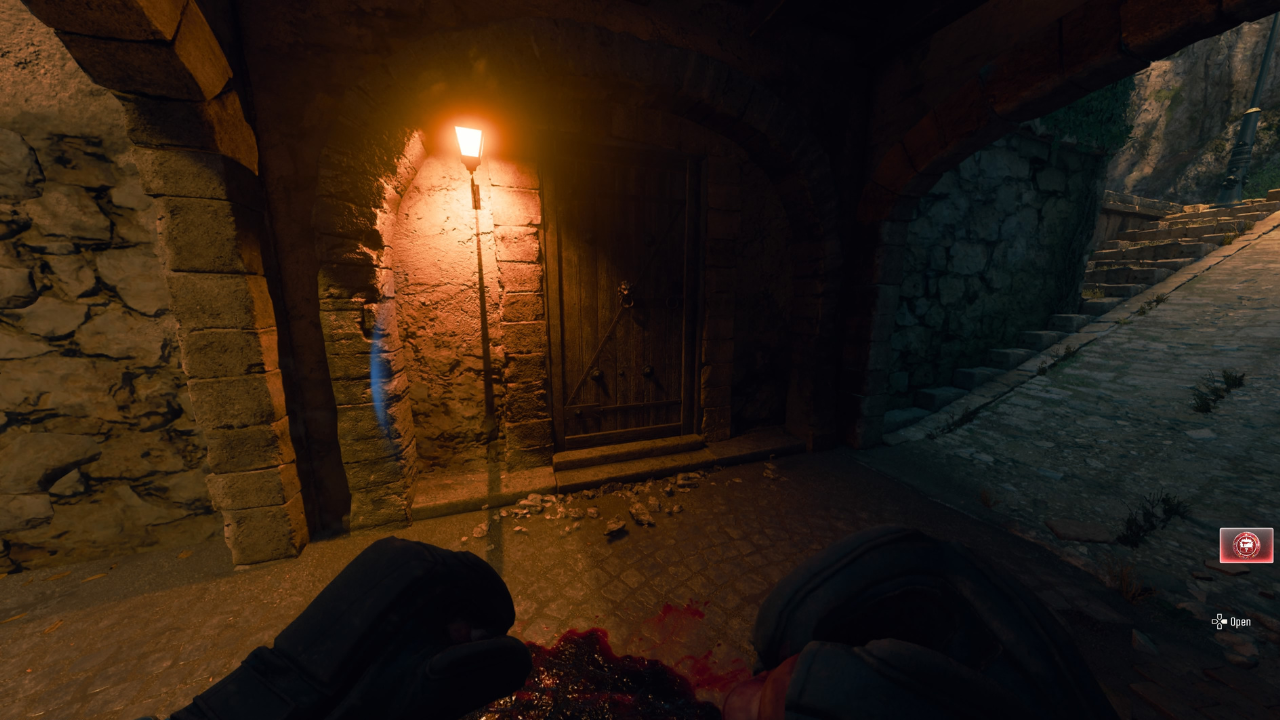This screenshot has height=720, width=1280.
Task: Activate the Open interaction prompt
Action: (x=1232, y=622)
